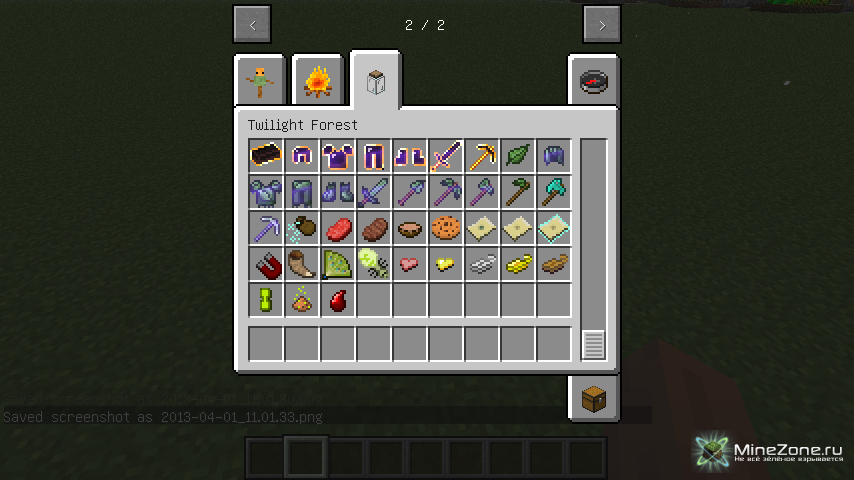Viewport: 854px width, 480px height.
Task: Pick the cookie item
Action: click(446, 228)
